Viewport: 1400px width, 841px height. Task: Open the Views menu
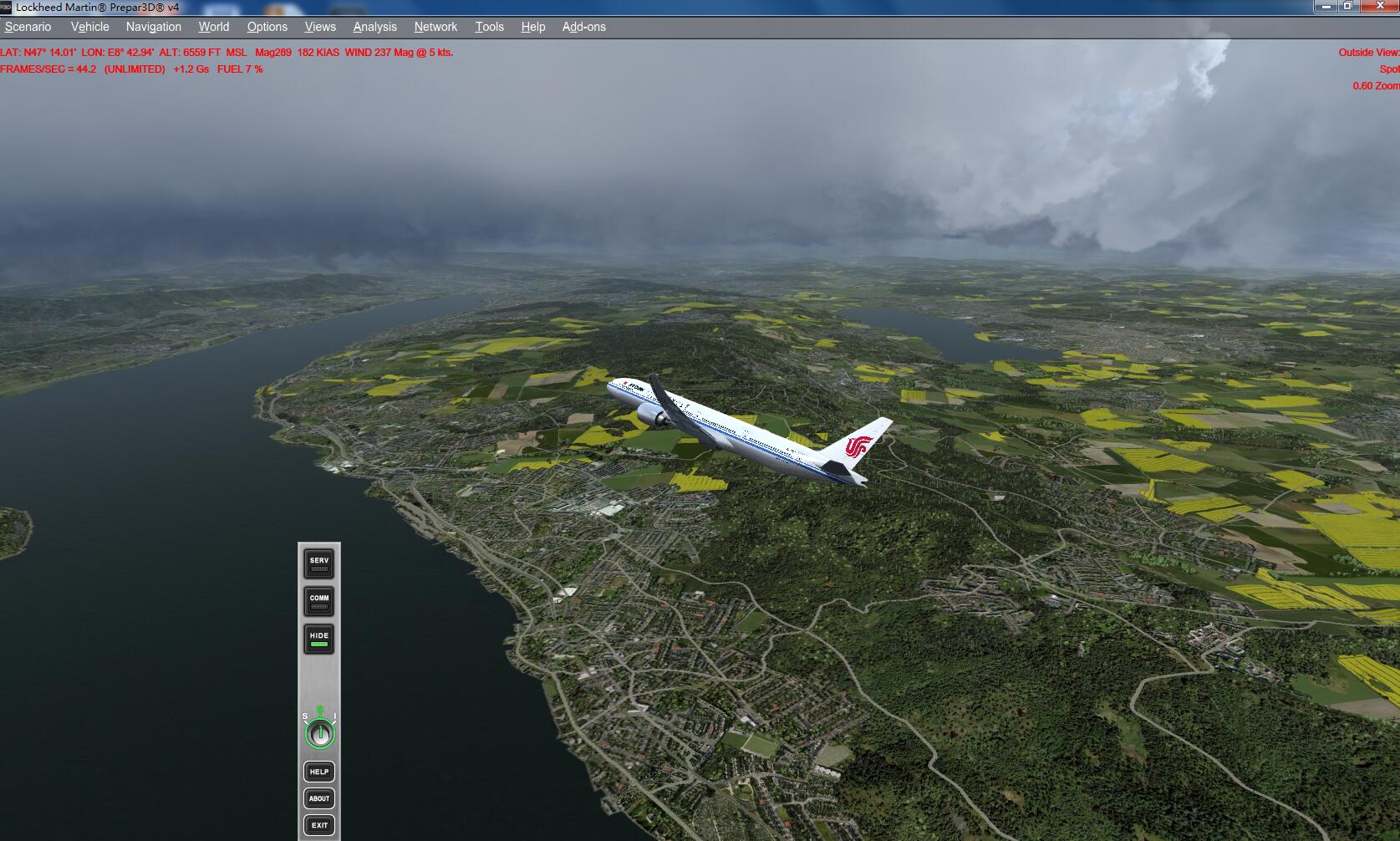point(320,27)
